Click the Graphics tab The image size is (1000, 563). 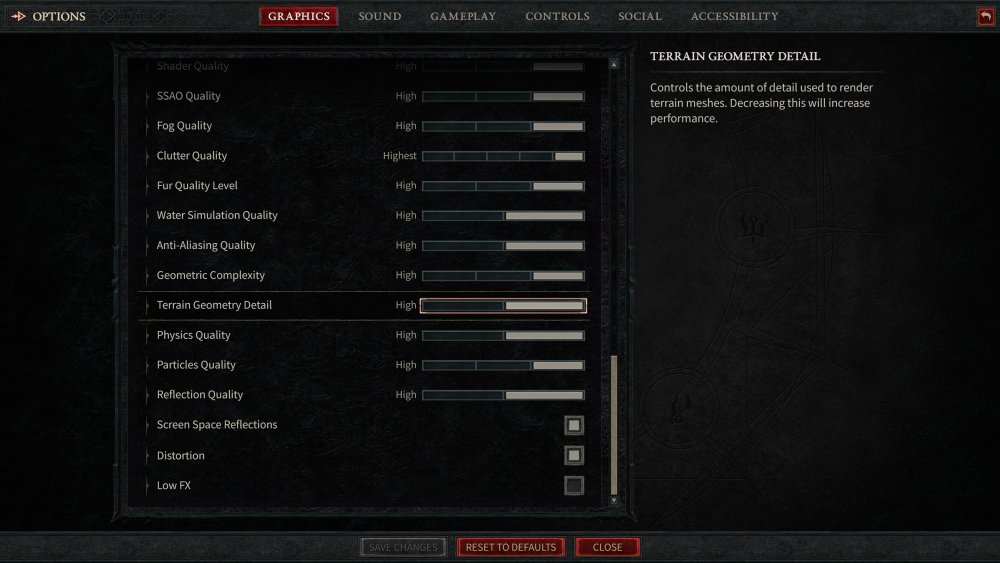299,16
